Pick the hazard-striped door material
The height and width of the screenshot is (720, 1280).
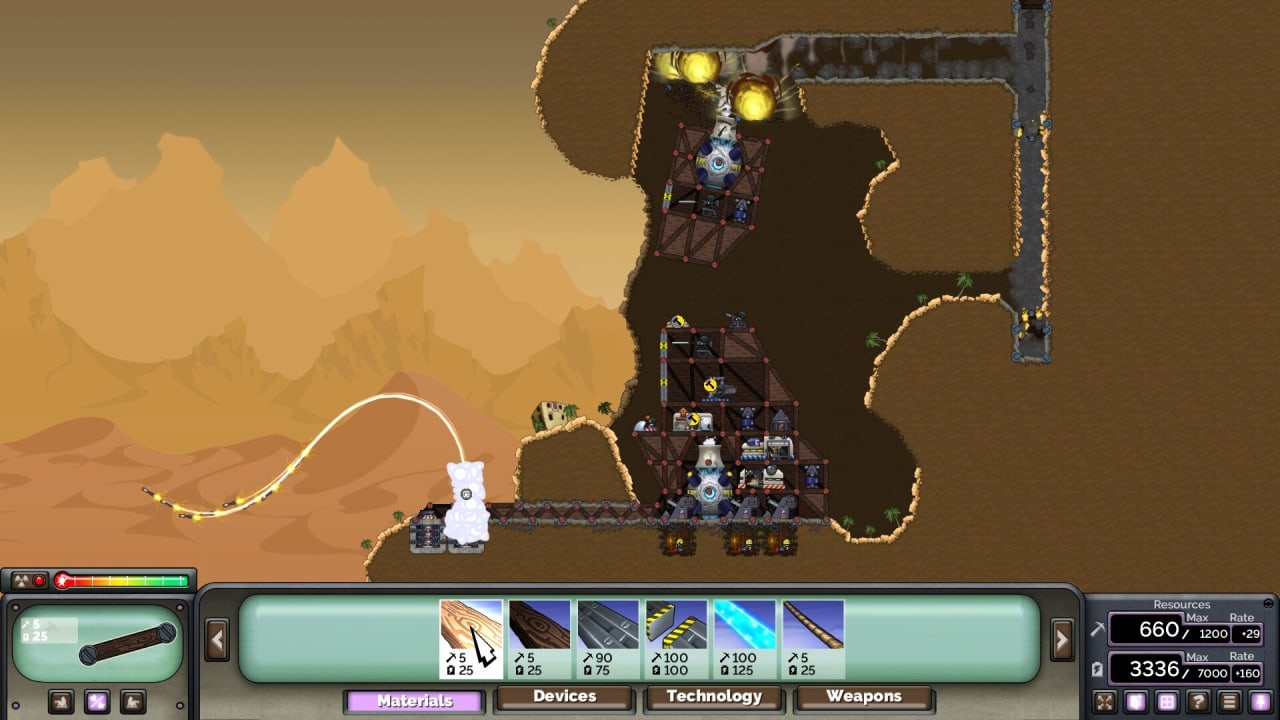pyautogui.click(x=676, y=639)
